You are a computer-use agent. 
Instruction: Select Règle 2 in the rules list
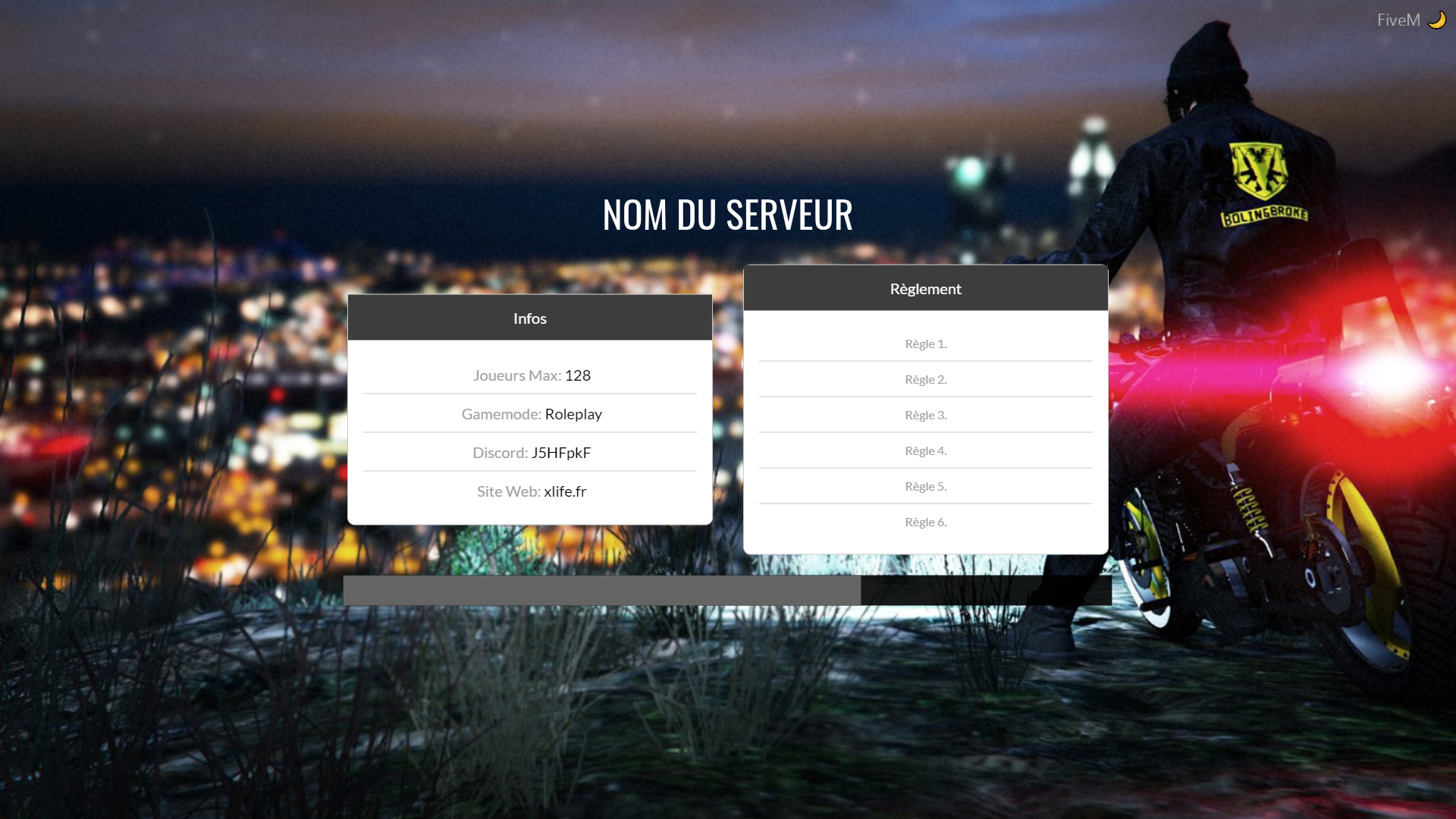pos(926,379)
